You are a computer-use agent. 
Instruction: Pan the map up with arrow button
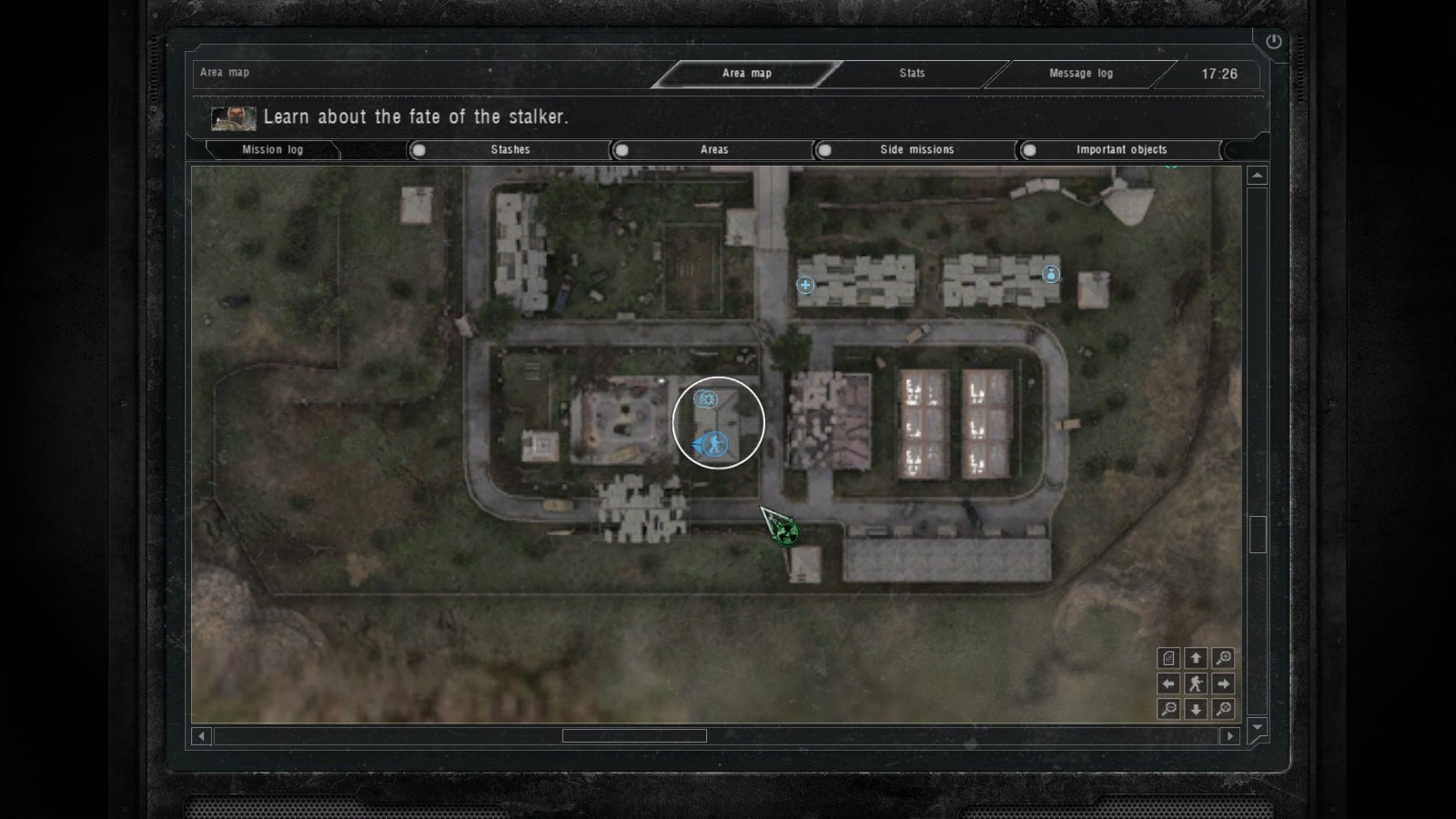[x=1196, y=658]
